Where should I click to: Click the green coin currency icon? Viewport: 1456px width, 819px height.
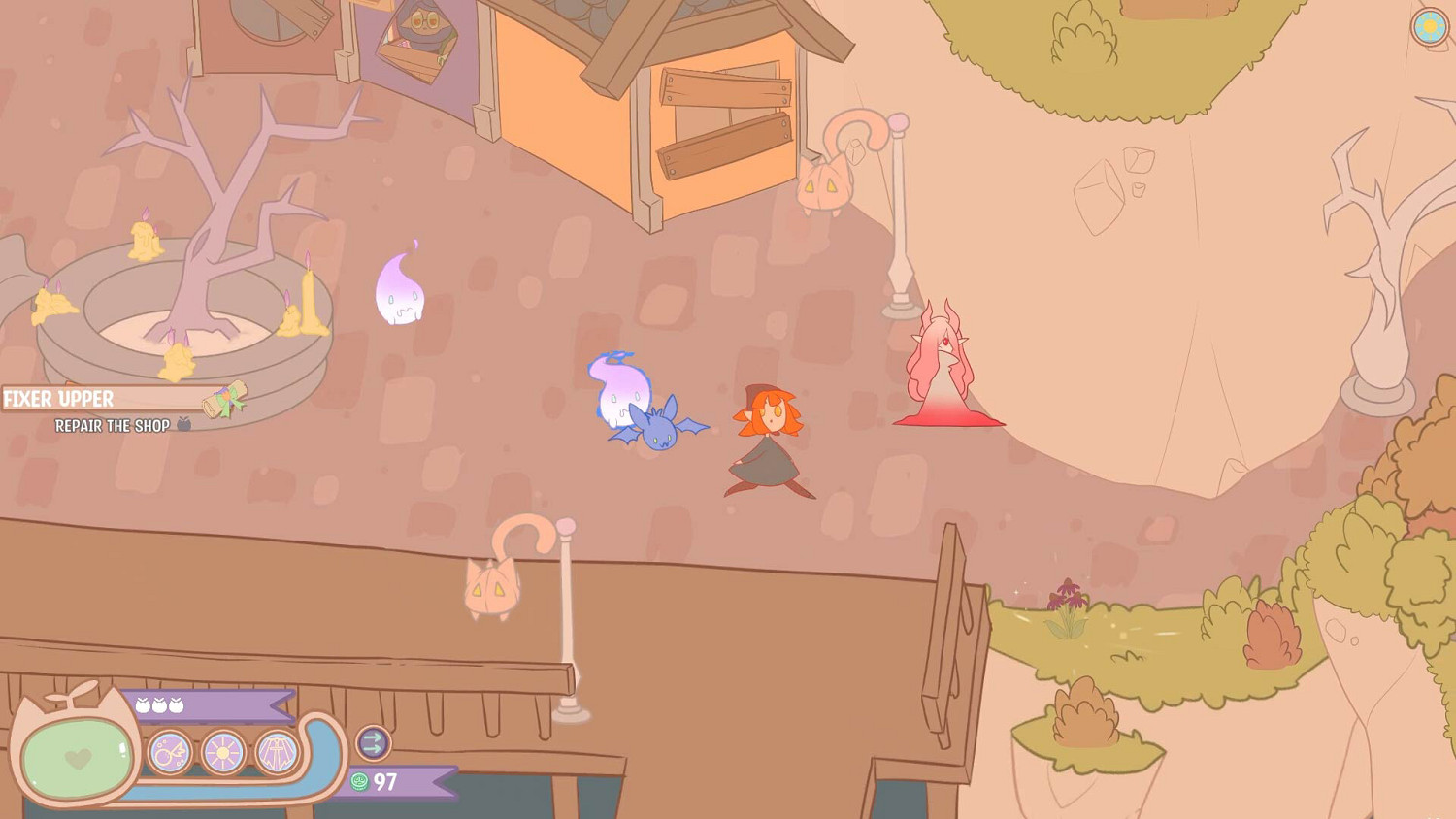(x=360, y=781)
